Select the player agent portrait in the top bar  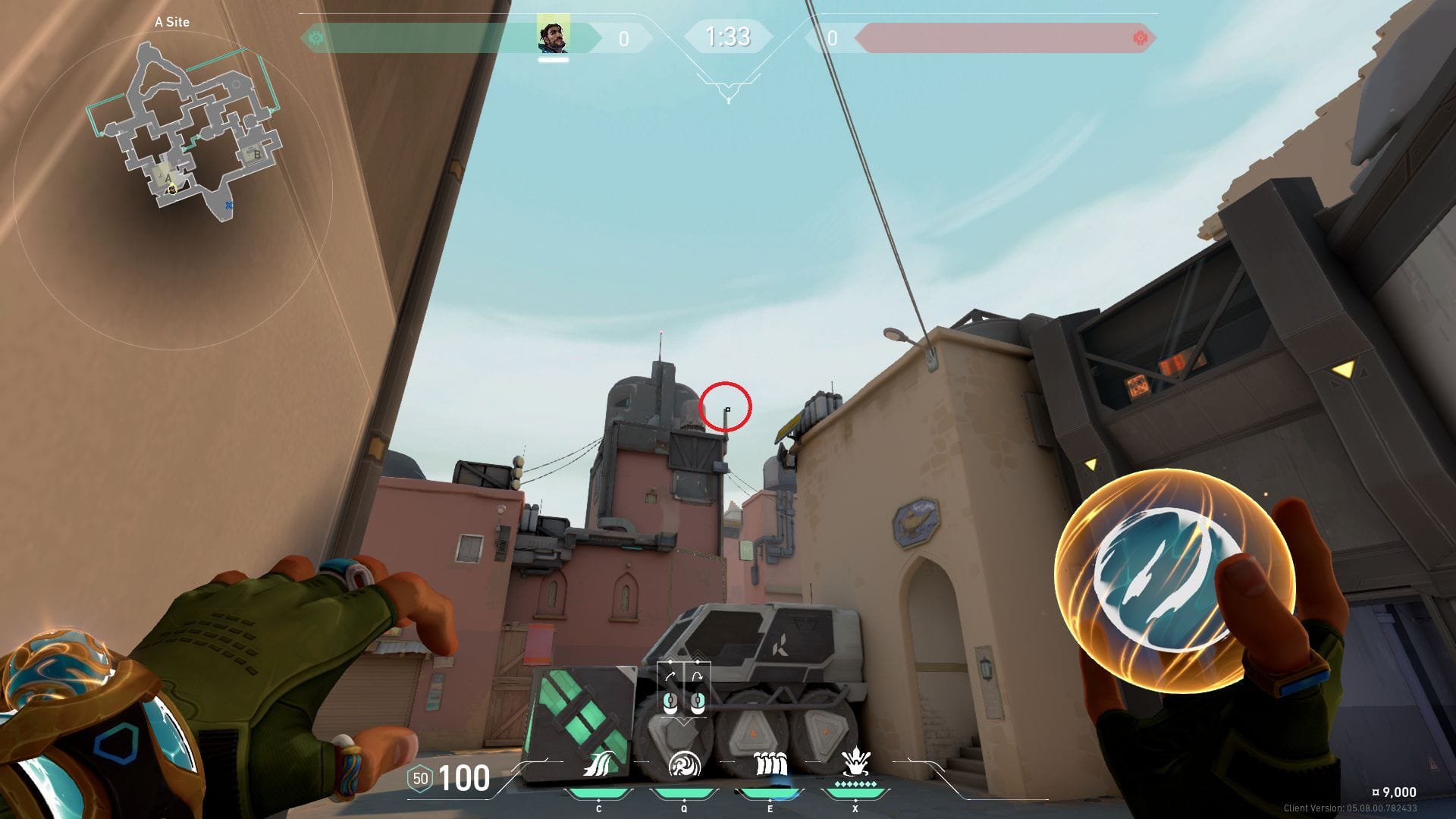(x=553, y=36)
